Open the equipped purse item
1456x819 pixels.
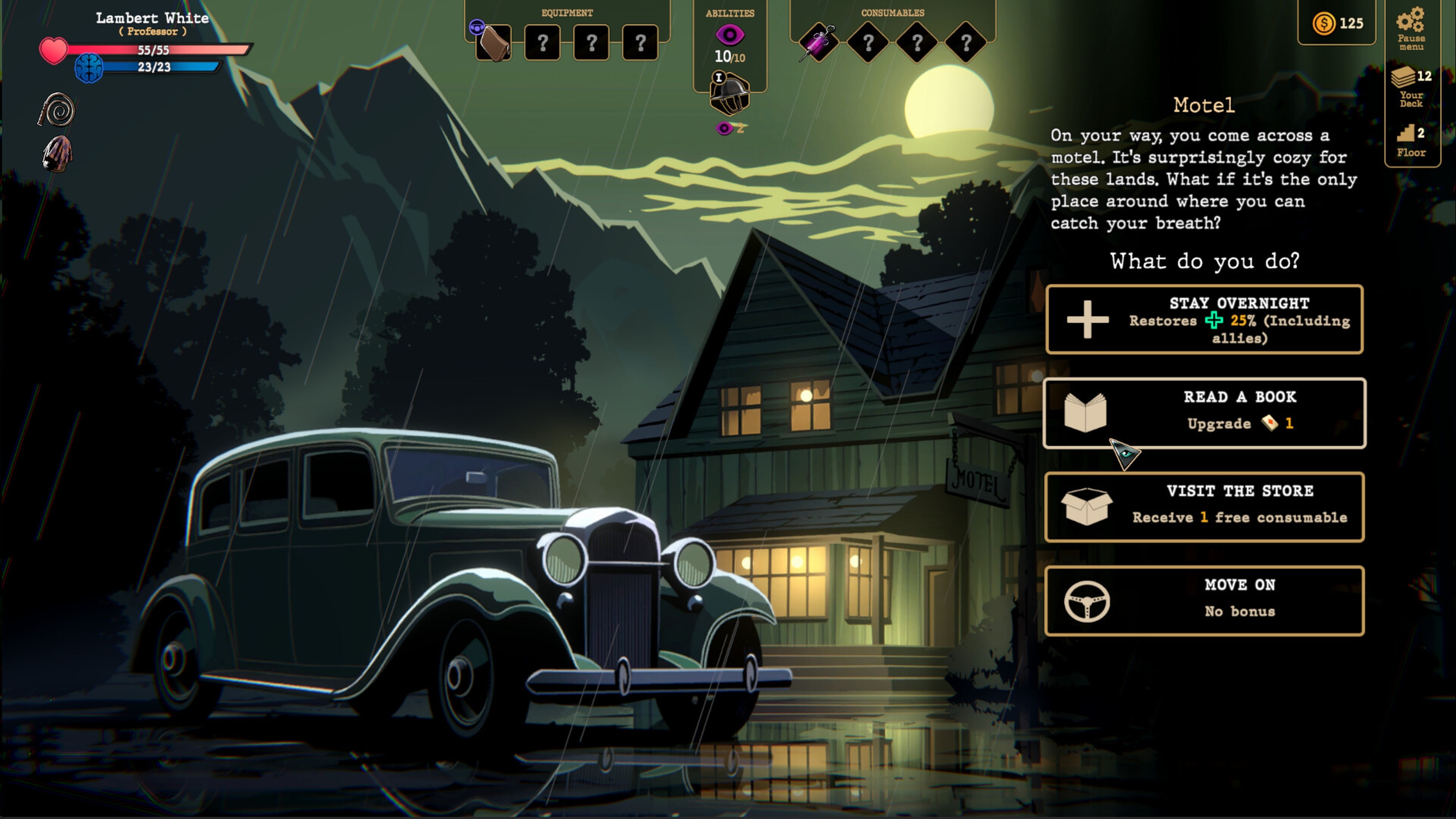[x=493, y=44]
